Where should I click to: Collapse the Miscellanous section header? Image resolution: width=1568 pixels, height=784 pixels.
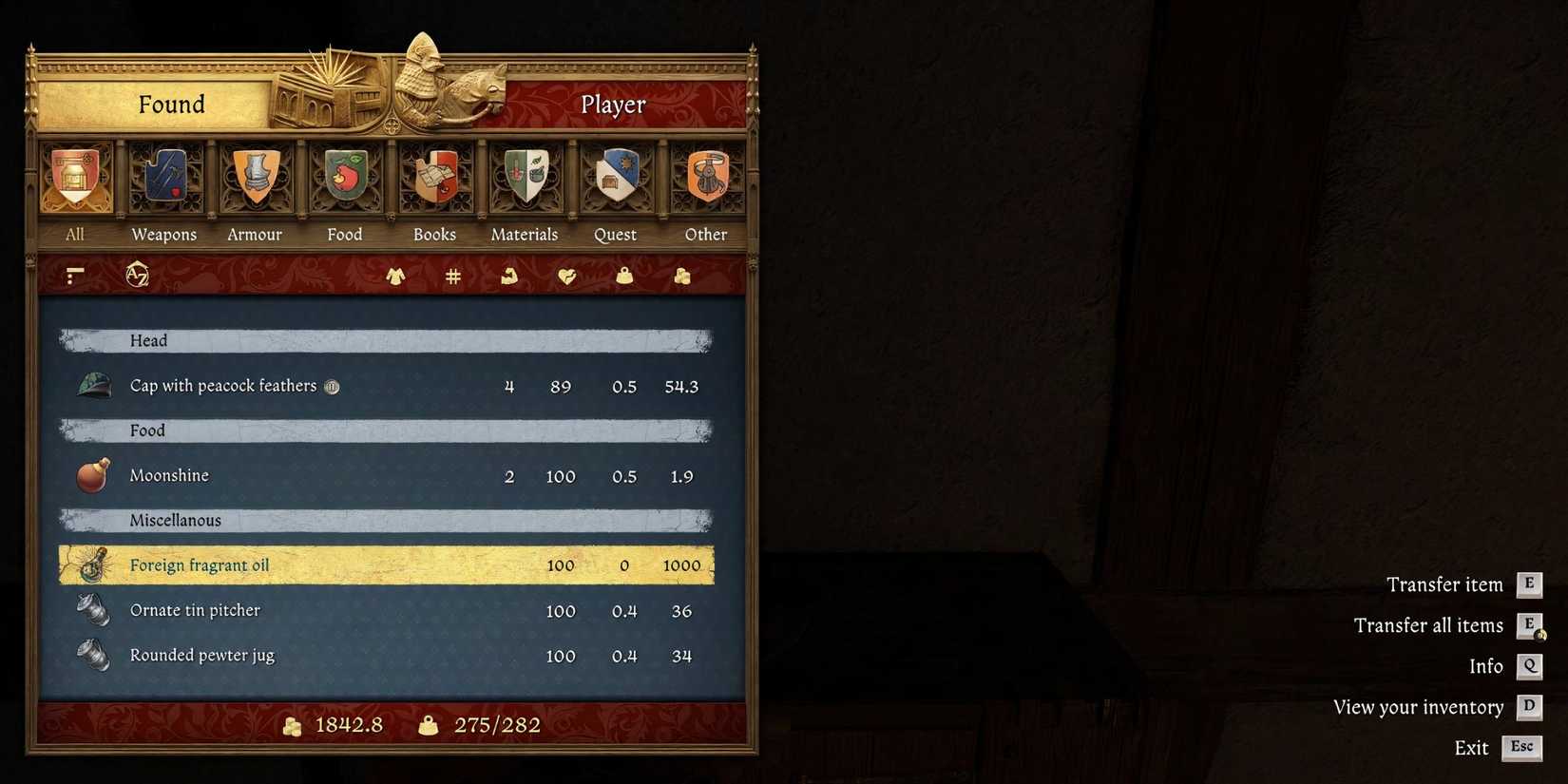385,520
